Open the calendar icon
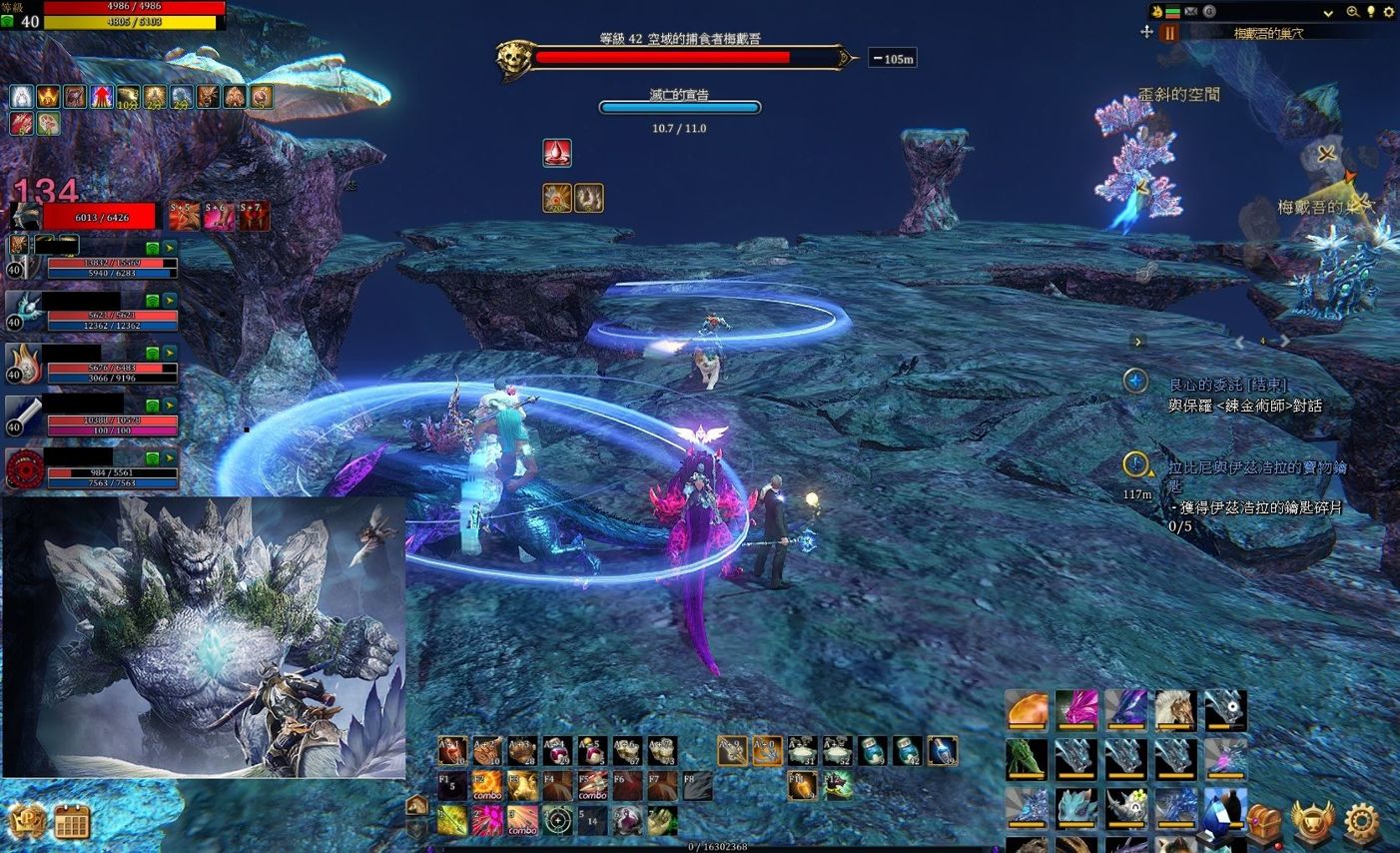Viewport: 1400px width, 853px height. pos(72,823)
